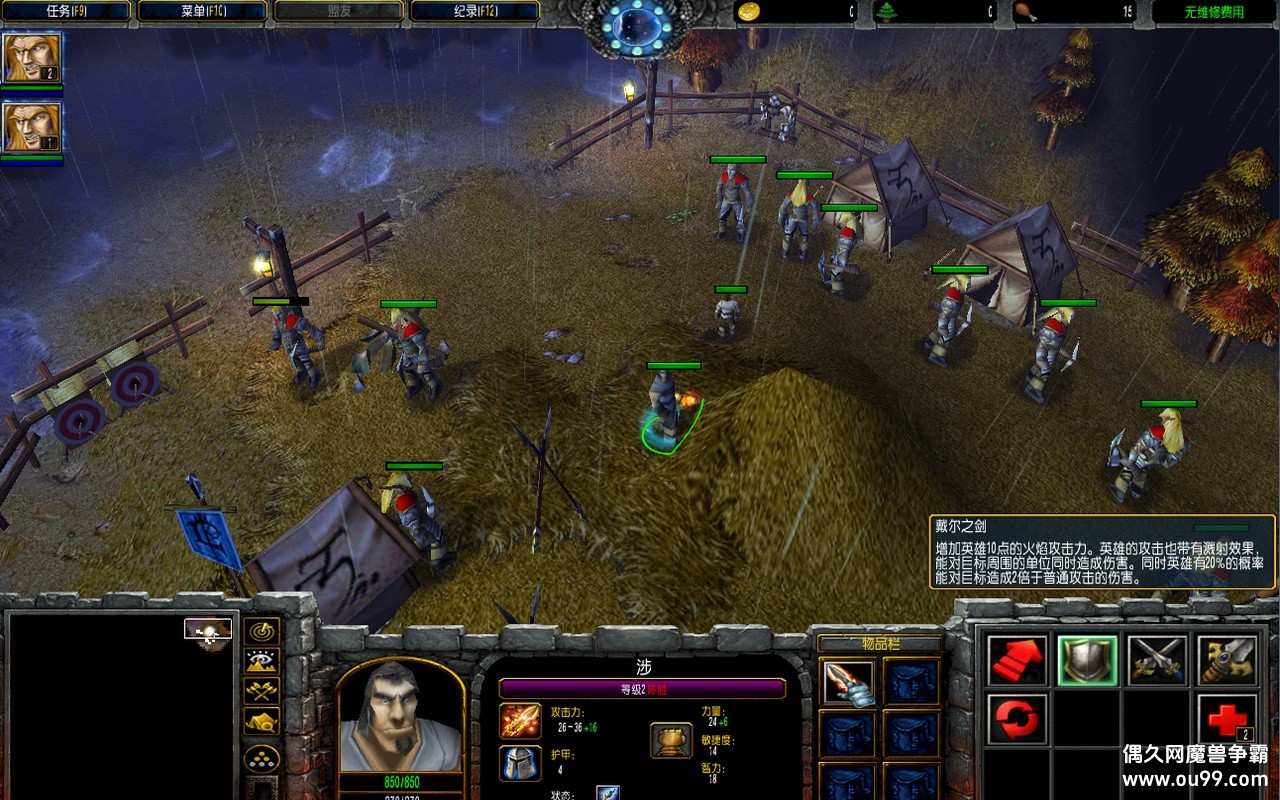This screenshot has width=1280, height=800.
Task: Open the red cross hero skills icon
Action: 1228,720
